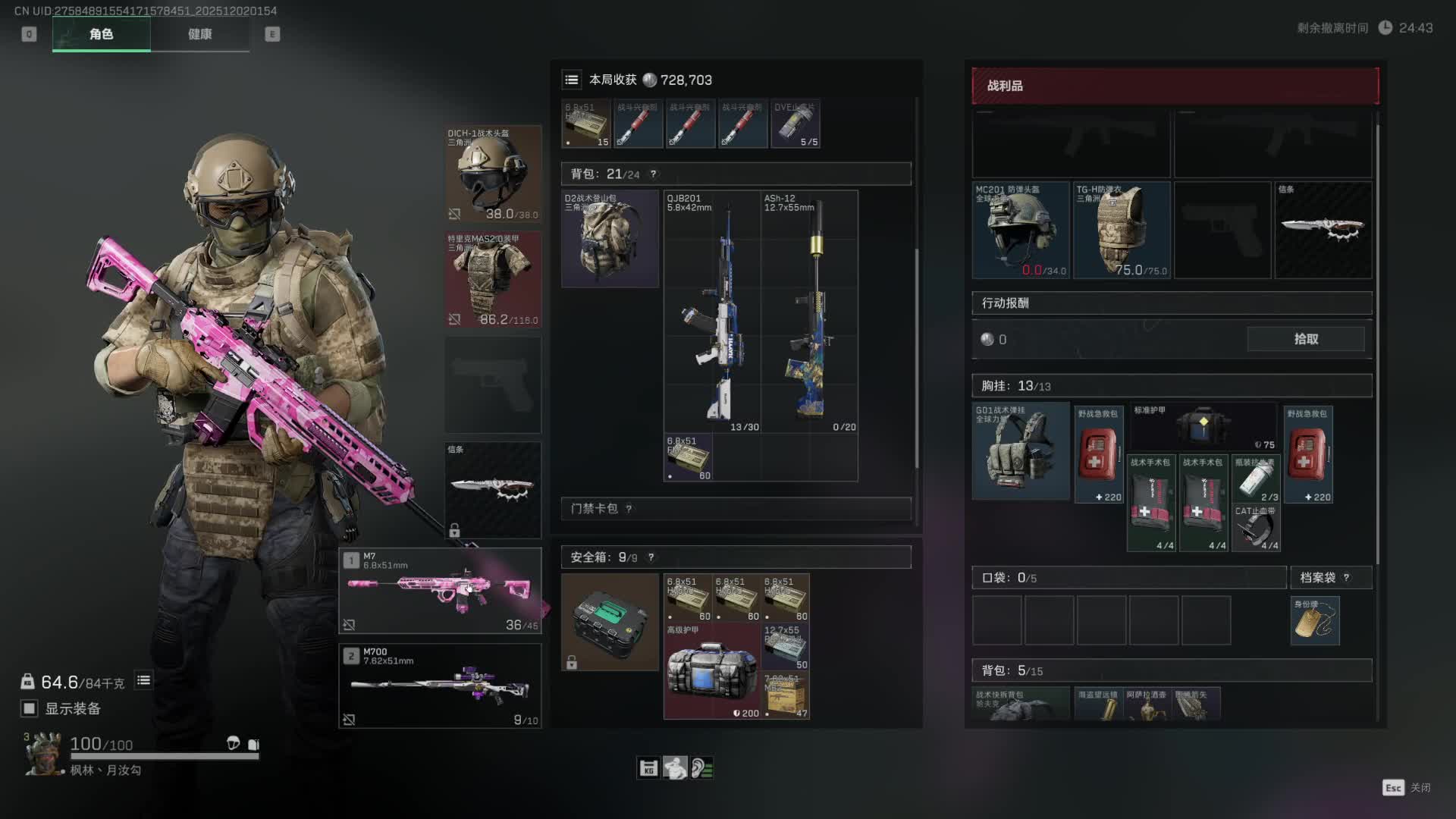1456x819 pixels.
Task: Select the QJB201 gun in backpack
Action: 712,311
